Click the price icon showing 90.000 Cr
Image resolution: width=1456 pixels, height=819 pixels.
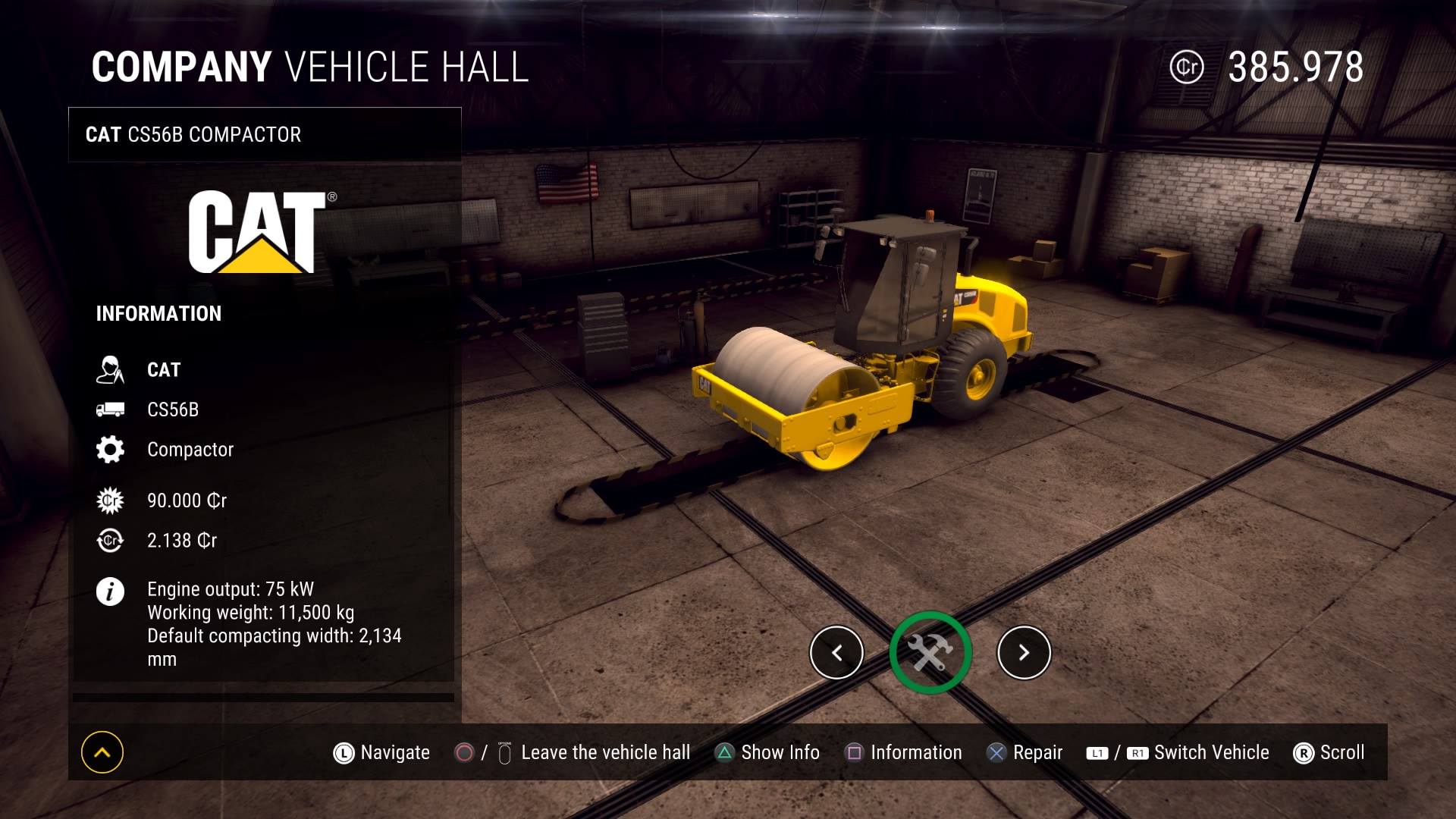pyautogui.click(x=111, y=500)
